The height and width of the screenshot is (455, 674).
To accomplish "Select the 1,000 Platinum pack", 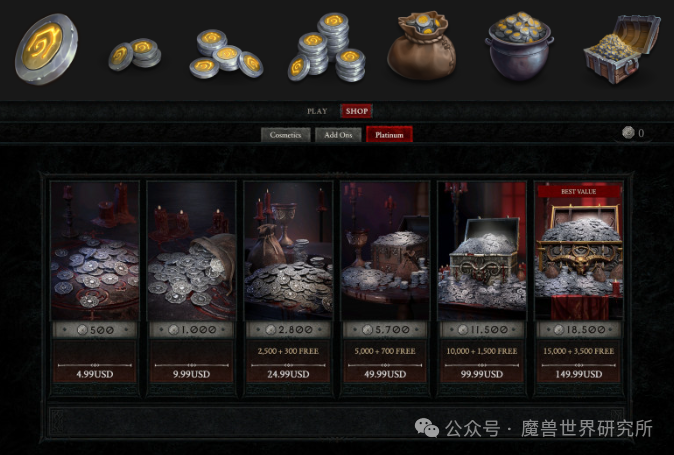I will [191, 285].
